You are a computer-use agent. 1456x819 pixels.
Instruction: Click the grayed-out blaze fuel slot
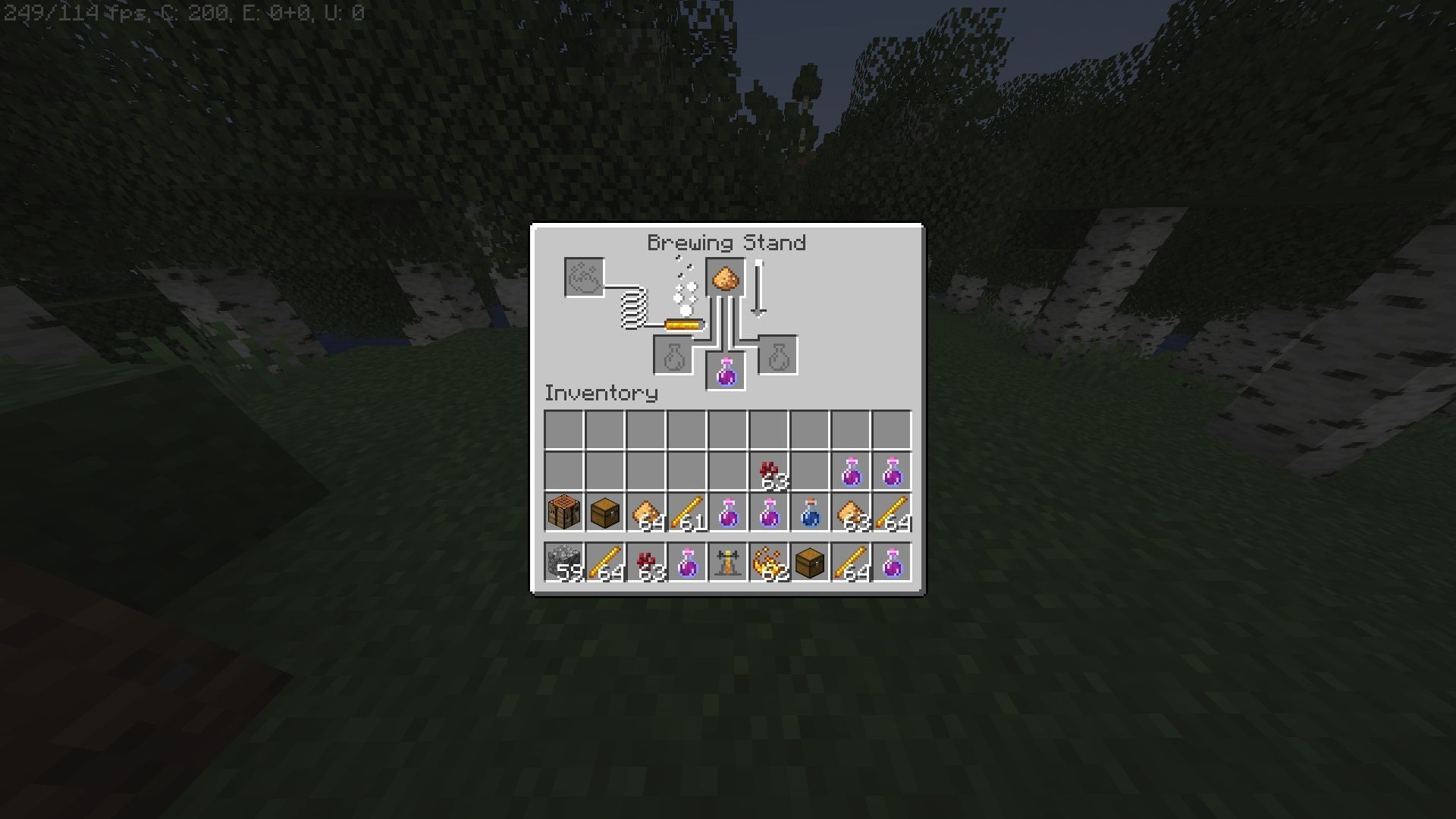pyautogui.click(x=582, y=275)
